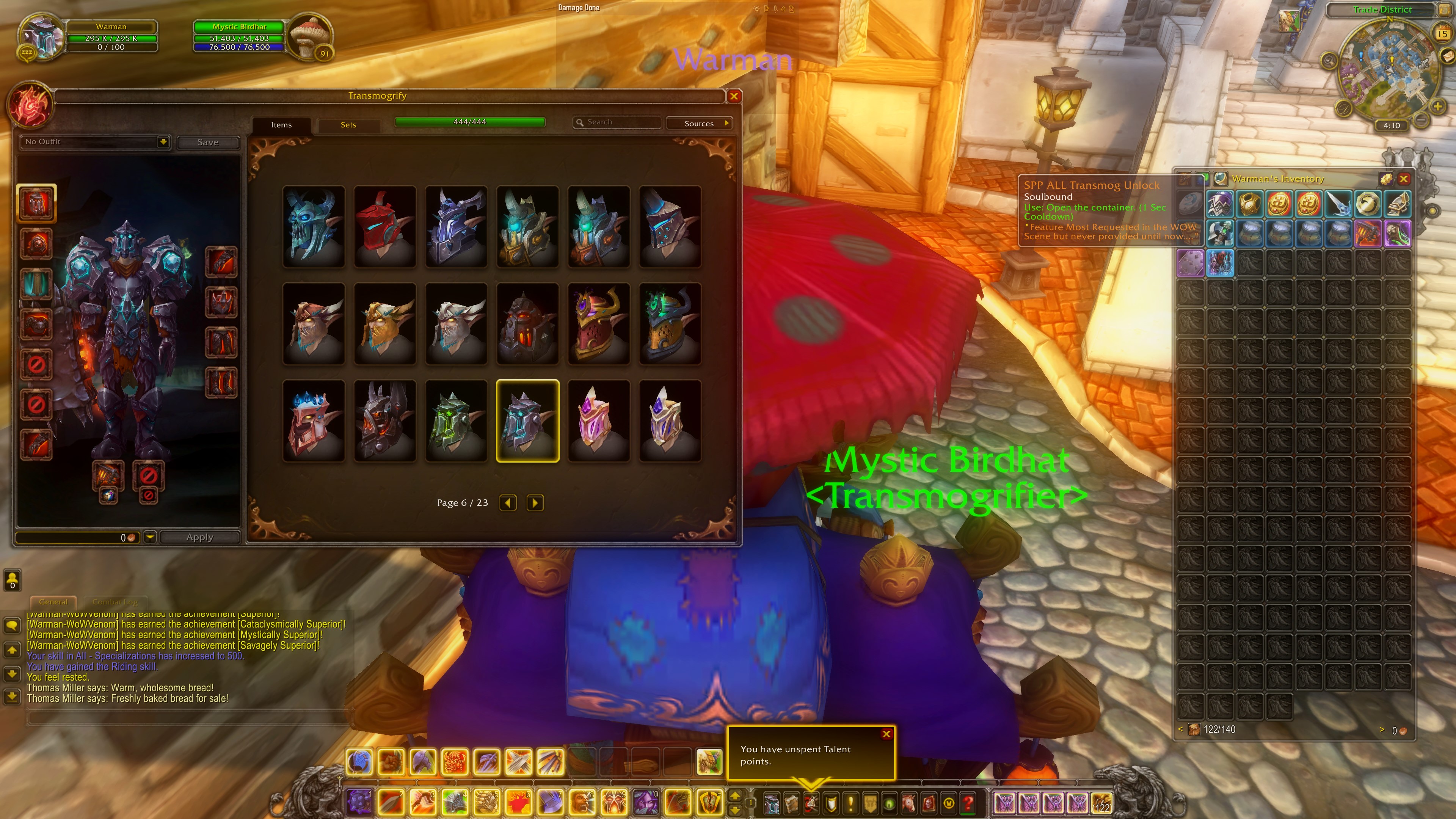
Task: Dismiss the unspent Talent points alert
Action: 886,734
